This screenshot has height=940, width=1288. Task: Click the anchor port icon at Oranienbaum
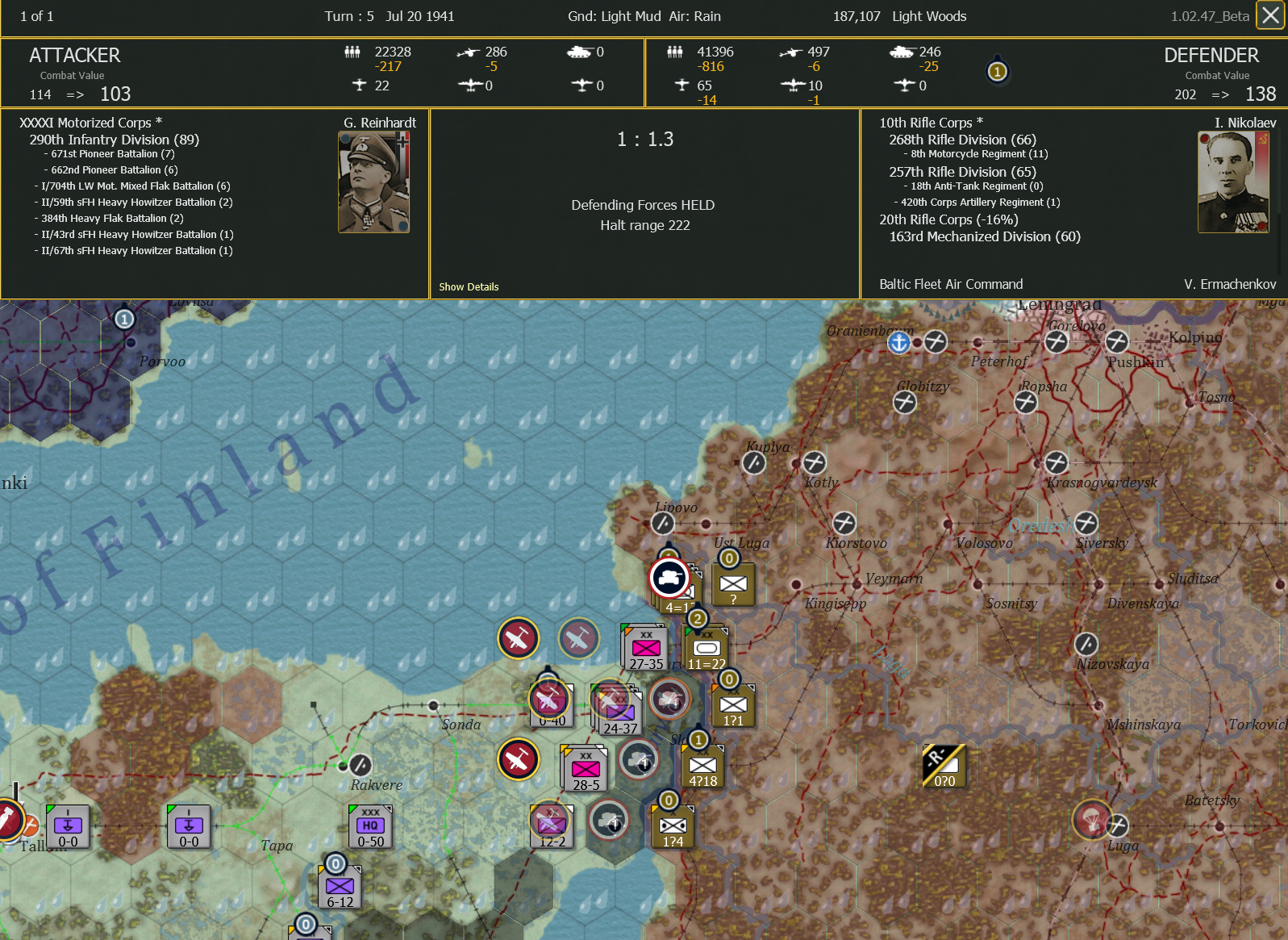click(898, 342)
